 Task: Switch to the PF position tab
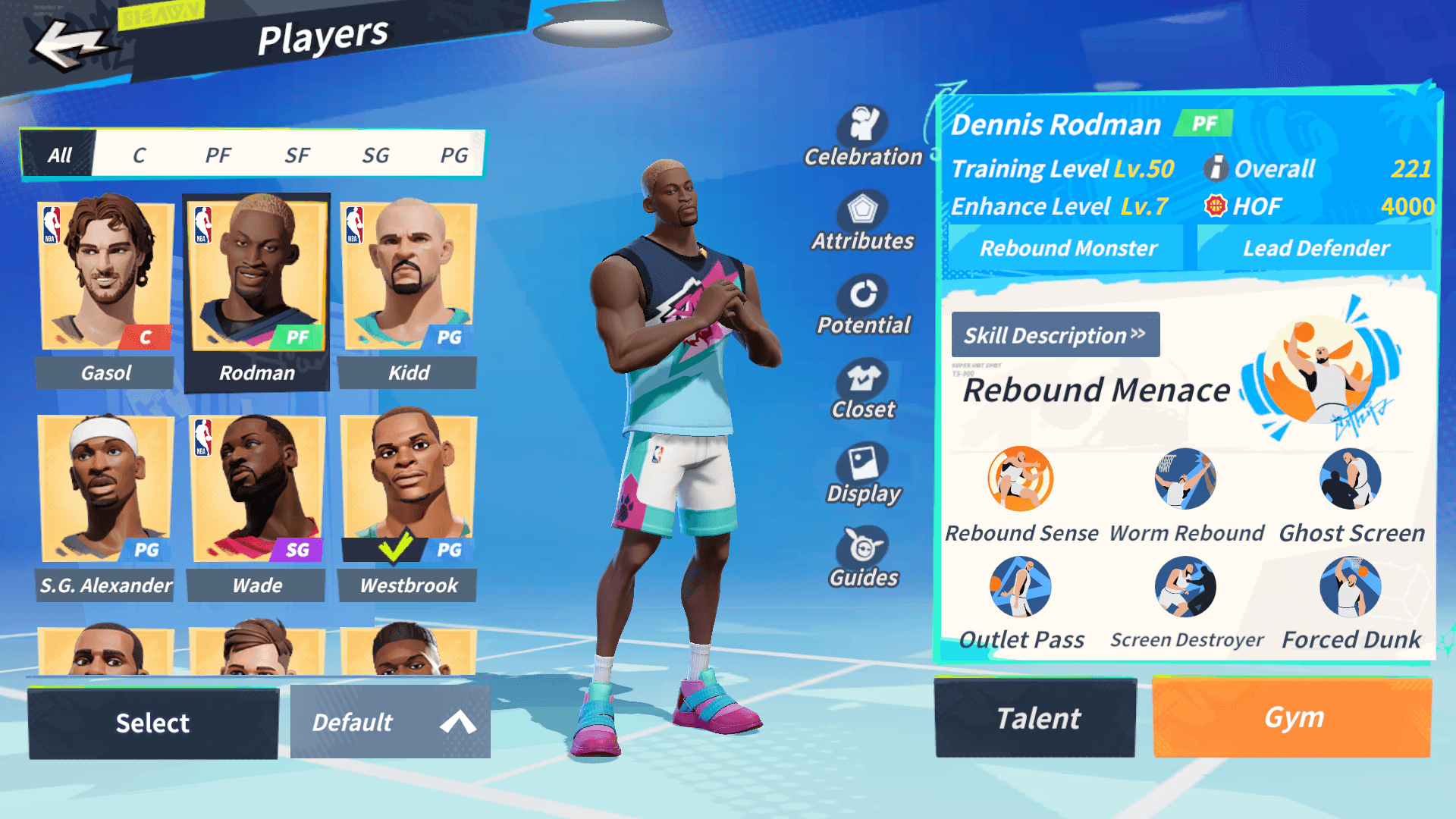click(219, 154)
